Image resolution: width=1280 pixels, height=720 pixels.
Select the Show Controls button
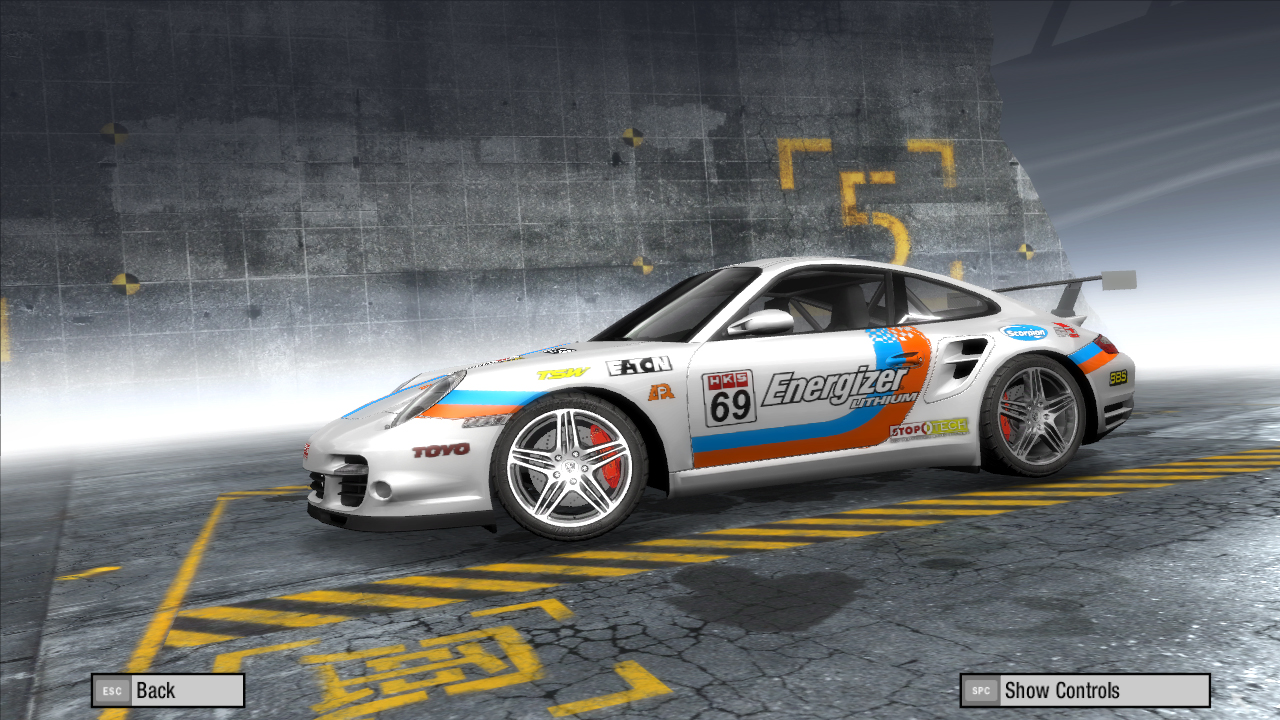pos(1085,690)
